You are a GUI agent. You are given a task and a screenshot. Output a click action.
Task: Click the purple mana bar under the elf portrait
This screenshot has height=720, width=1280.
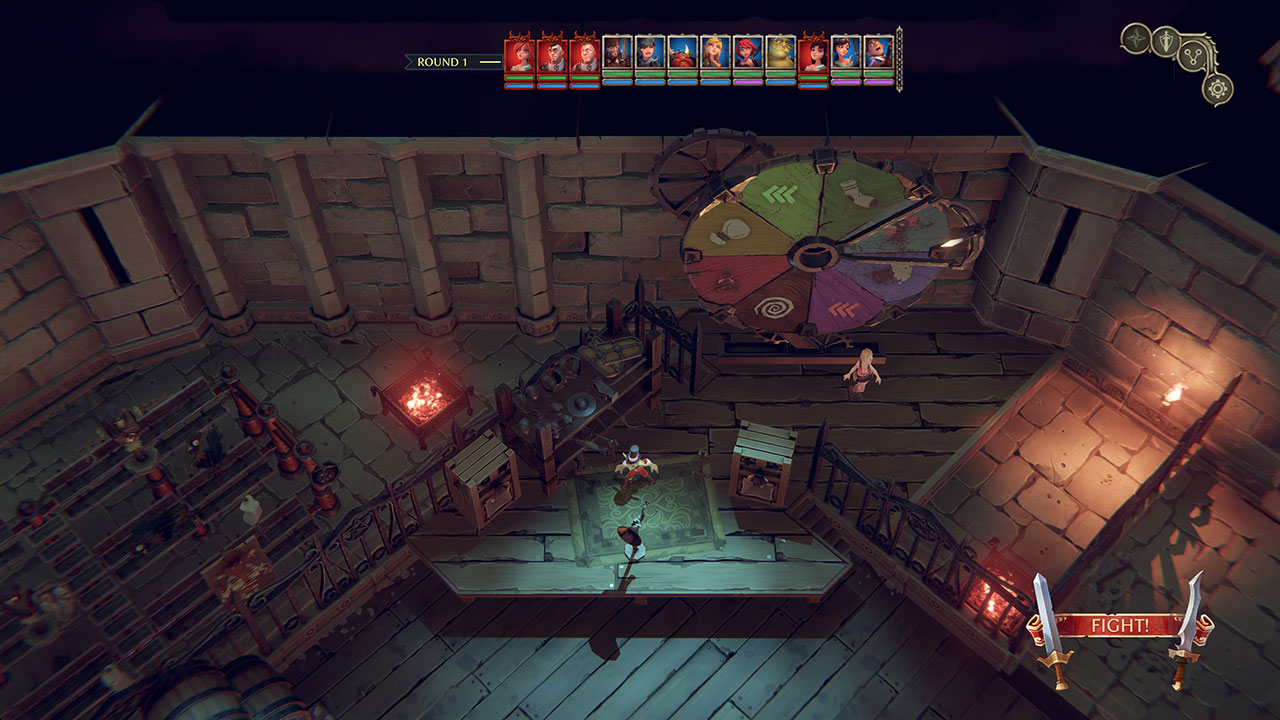point(713,81)
